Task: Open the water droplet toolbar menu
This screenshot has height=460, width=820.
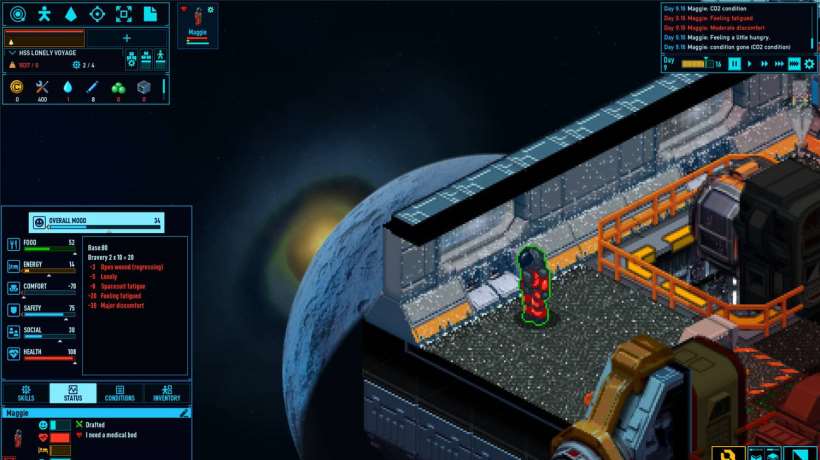Action: point(71,14)
